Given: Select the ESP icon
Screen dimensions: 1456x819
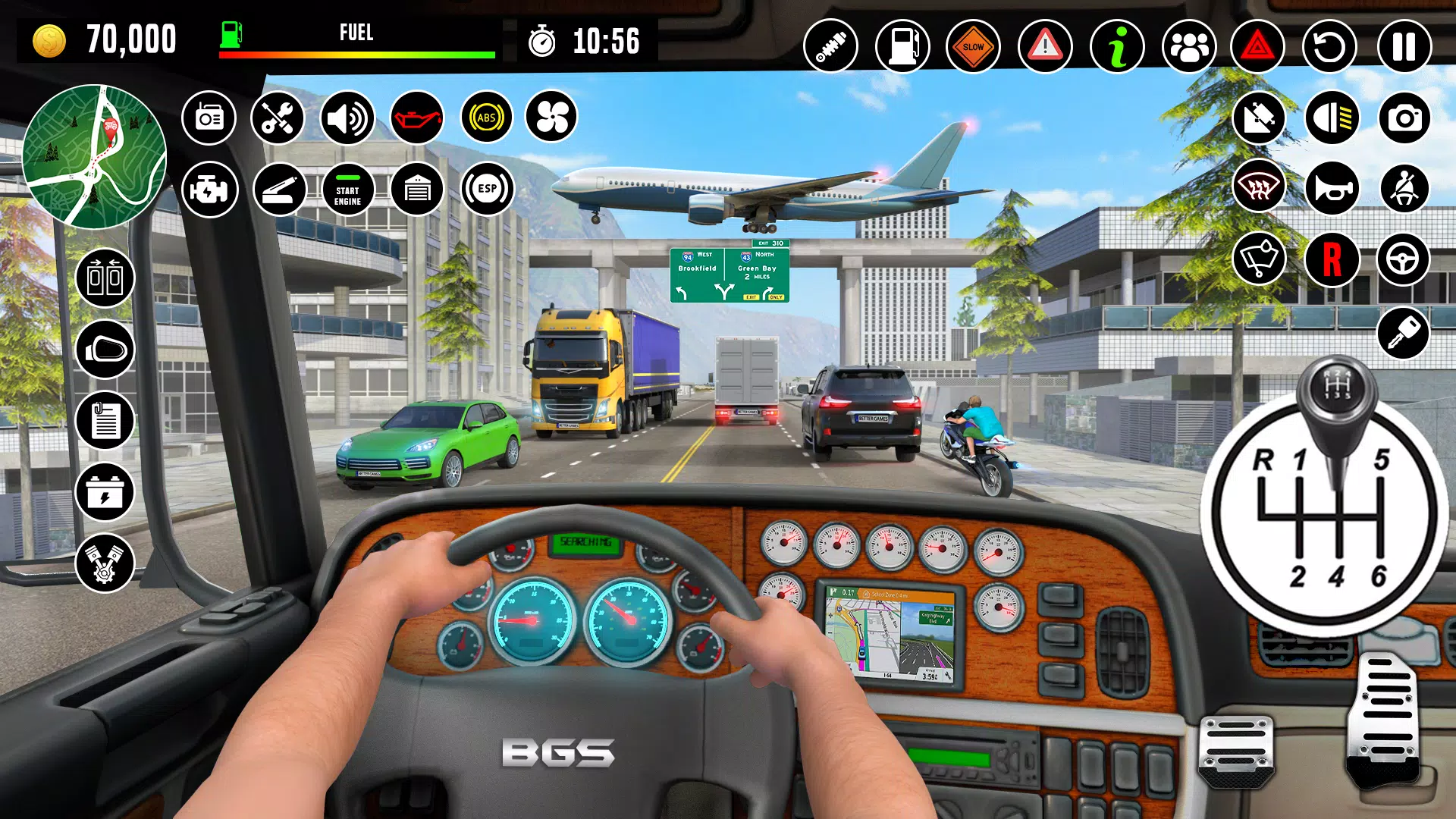Looking at the screenshot, I should click(x=486, y=190).
